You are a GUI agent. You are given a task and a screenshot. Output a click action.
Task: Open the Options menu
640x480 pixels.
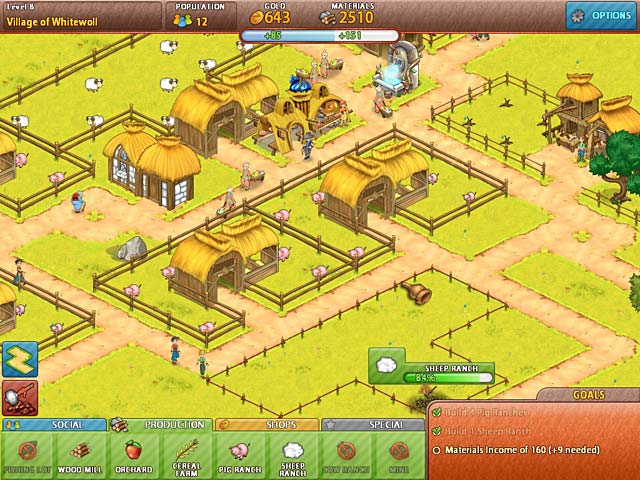pyautogui.click(x=602, y=15)
